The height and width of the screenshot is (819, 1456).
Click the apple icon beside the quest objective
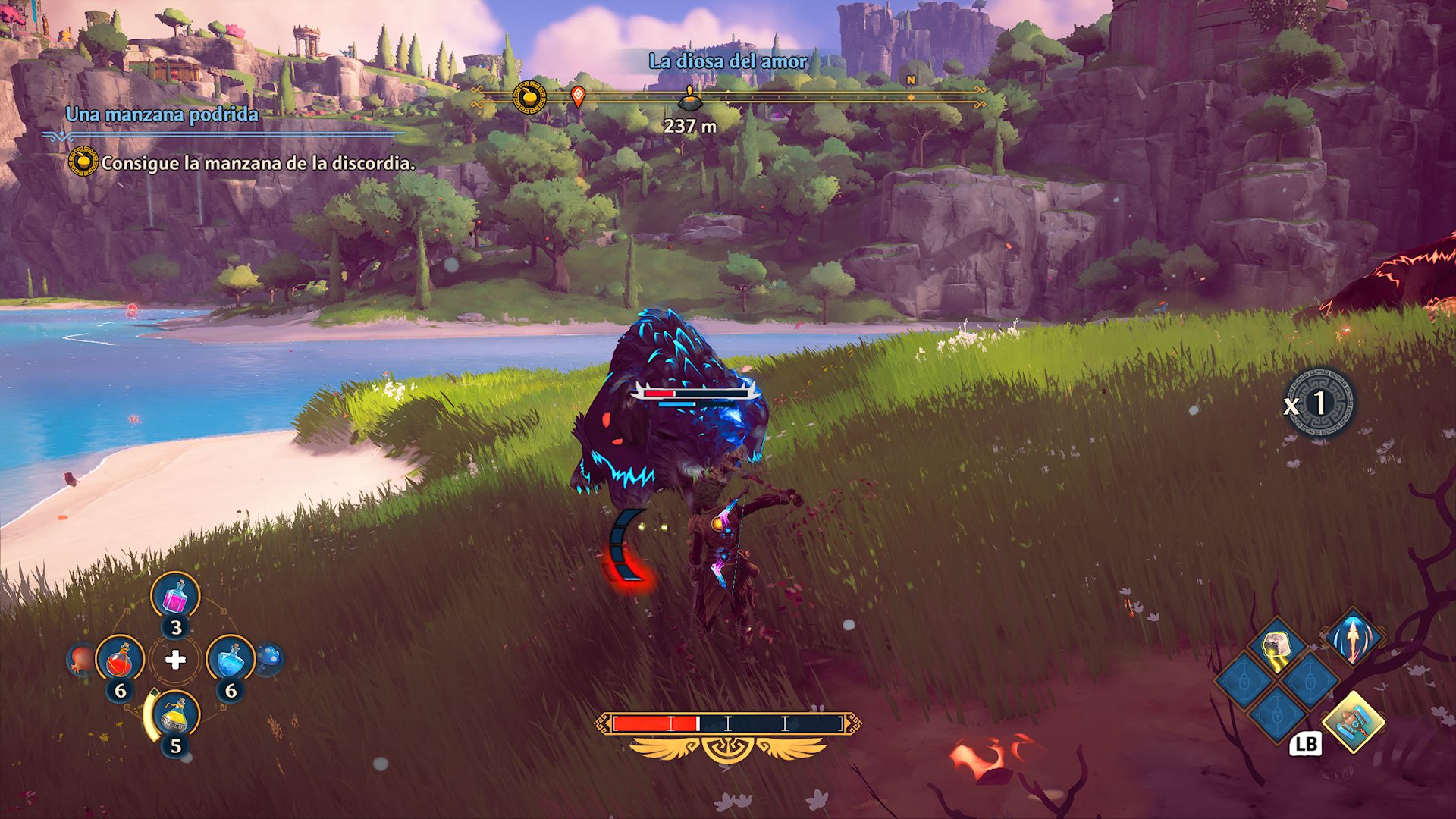[83, 162]
